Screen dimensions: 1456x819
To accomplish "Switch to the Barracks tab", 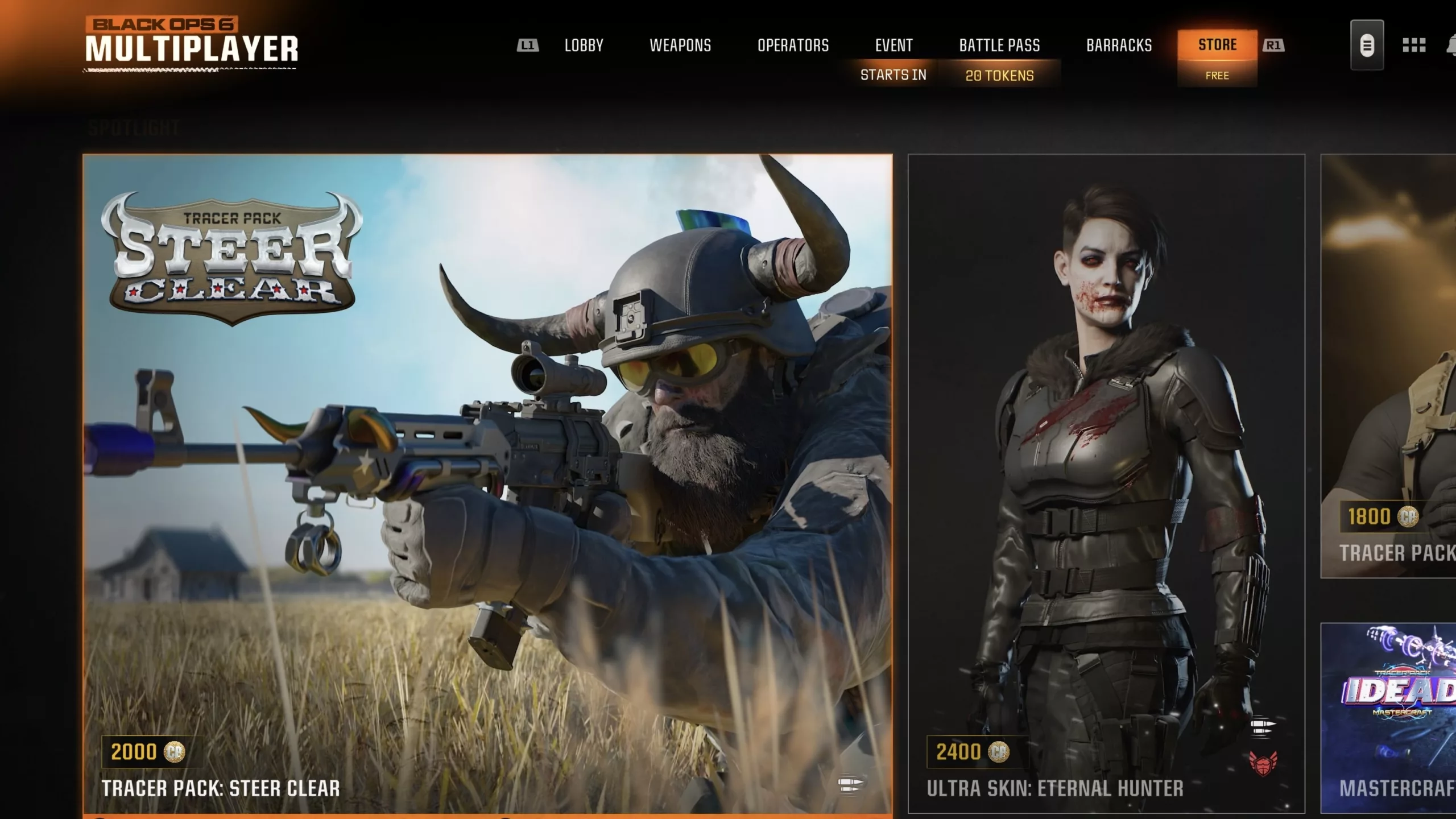I will click(x=1119, y=45).
